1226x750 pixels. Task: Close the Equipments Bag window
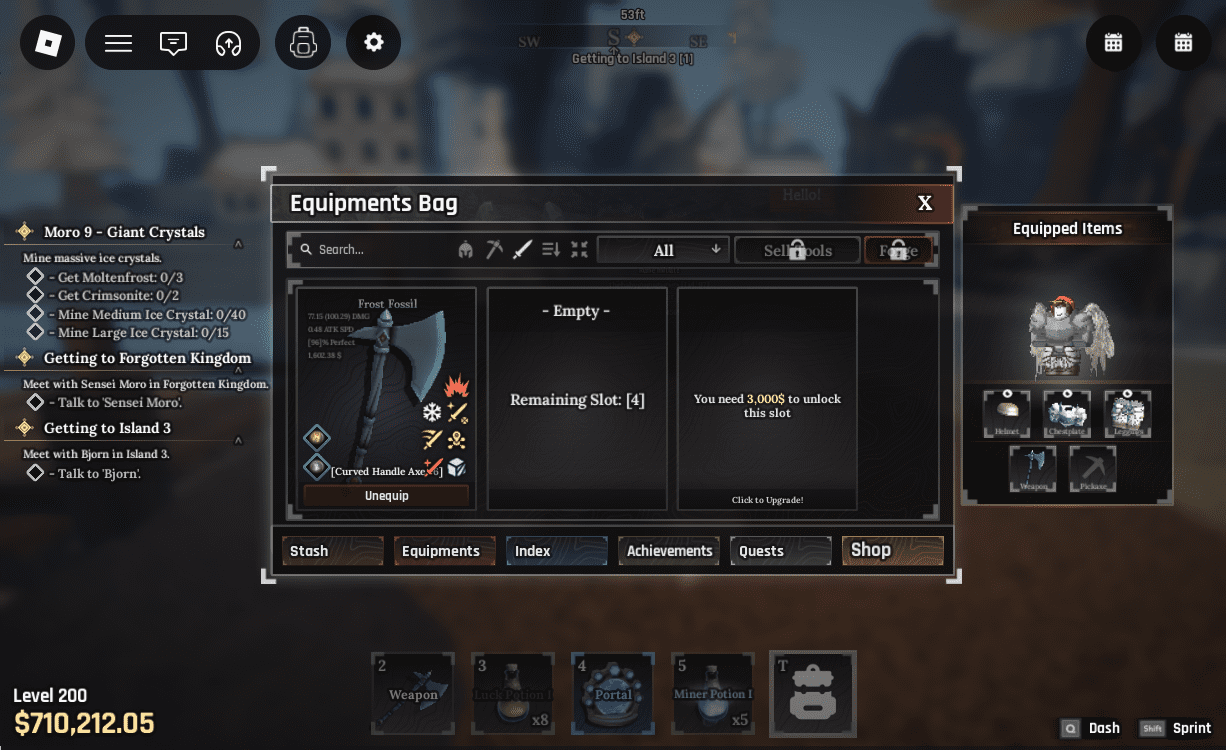(x=925, y=204)
